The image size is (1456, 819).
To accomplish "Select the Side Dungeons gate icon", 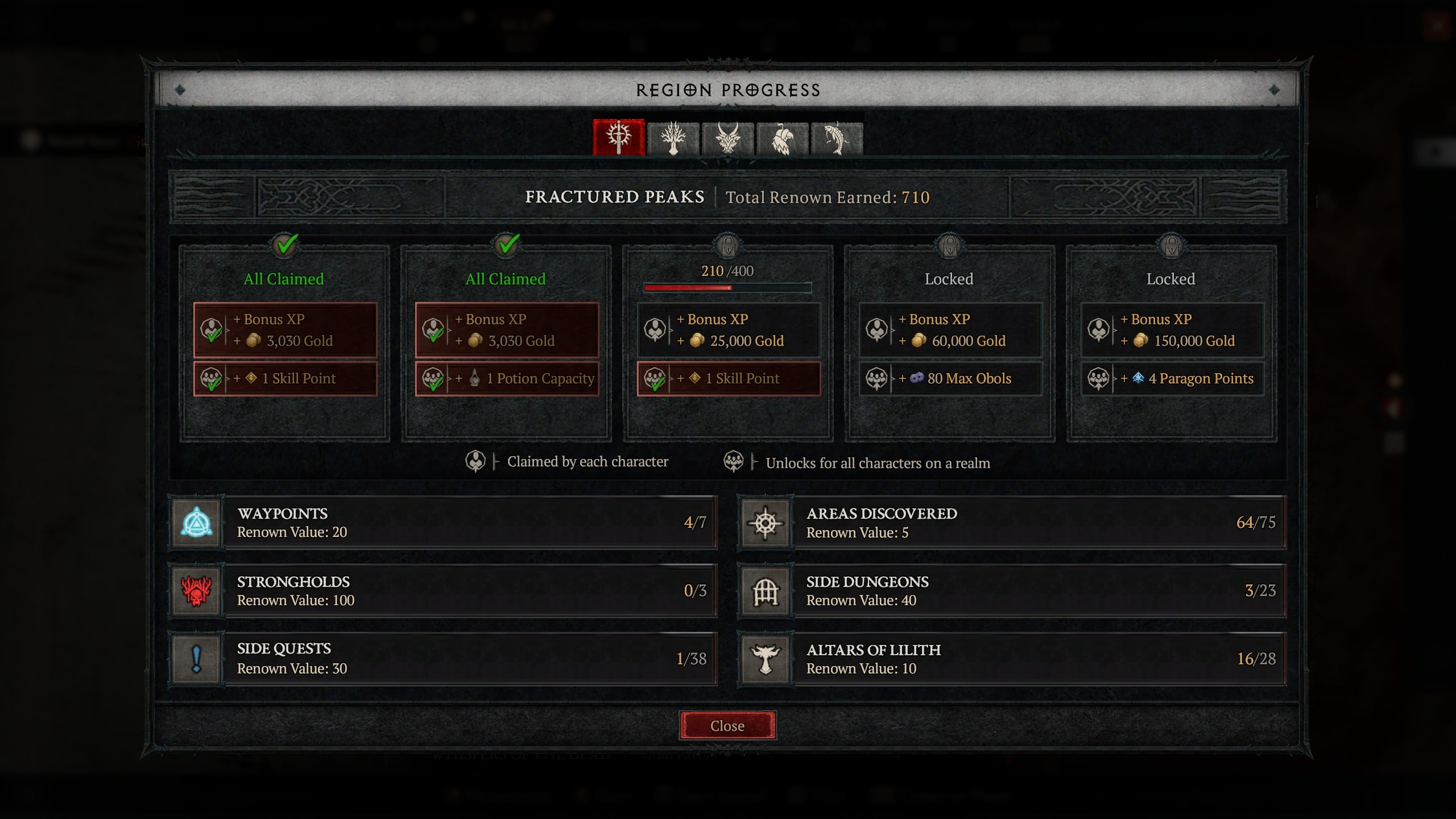I will click(765, 591).
